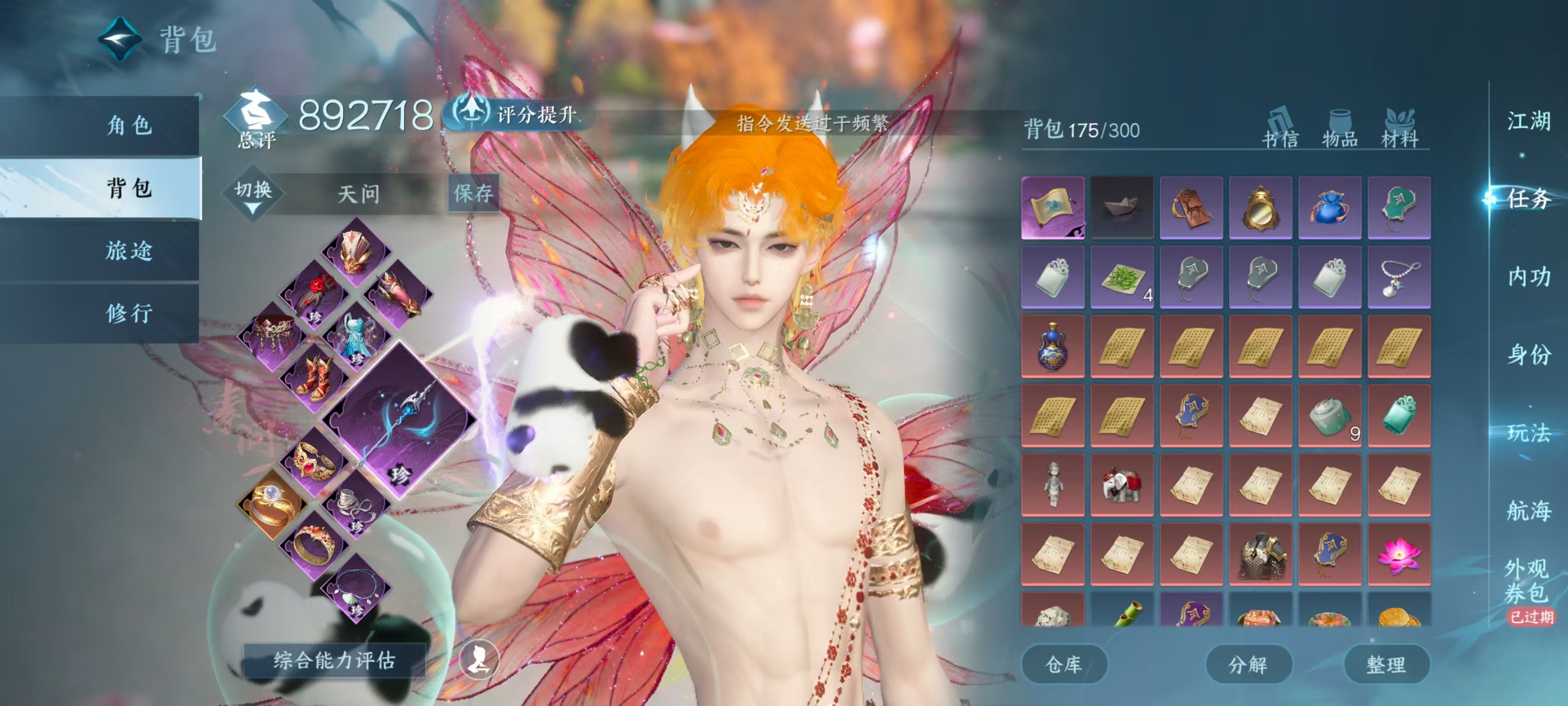This screenshot has height=706, width=1568.
Task: Filter the bag by 物品
Action: click(1340, 129)
